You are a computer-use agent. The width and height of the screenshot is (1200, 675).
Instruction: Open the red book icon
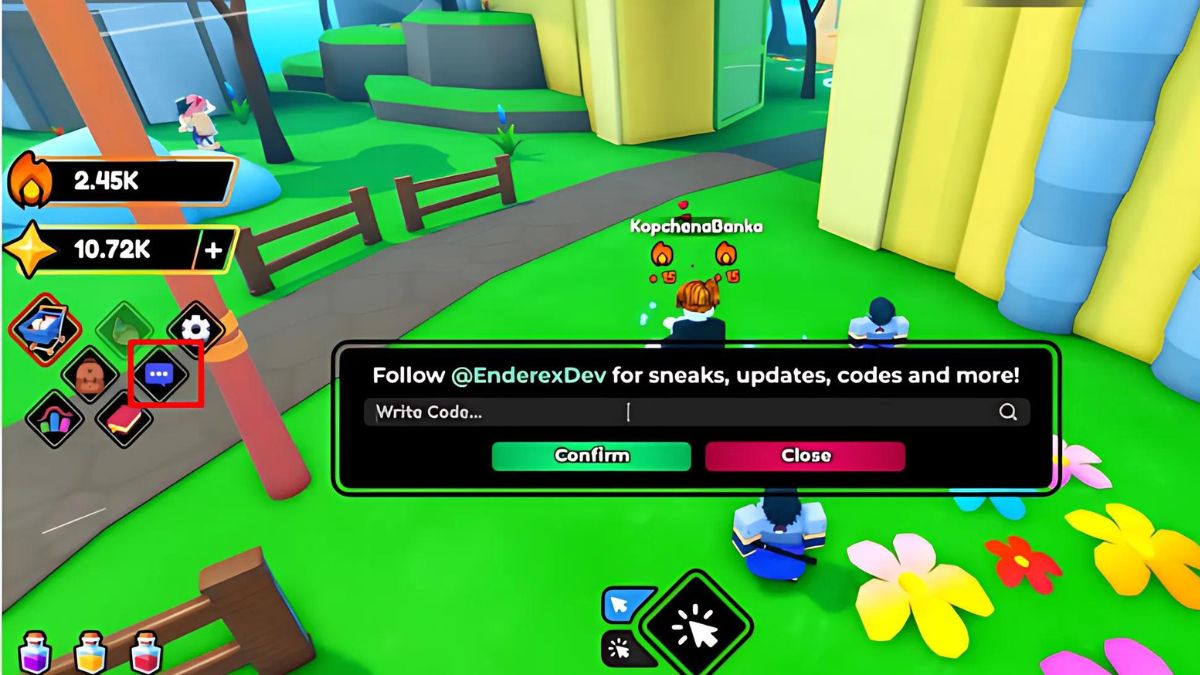click(124, 419)
